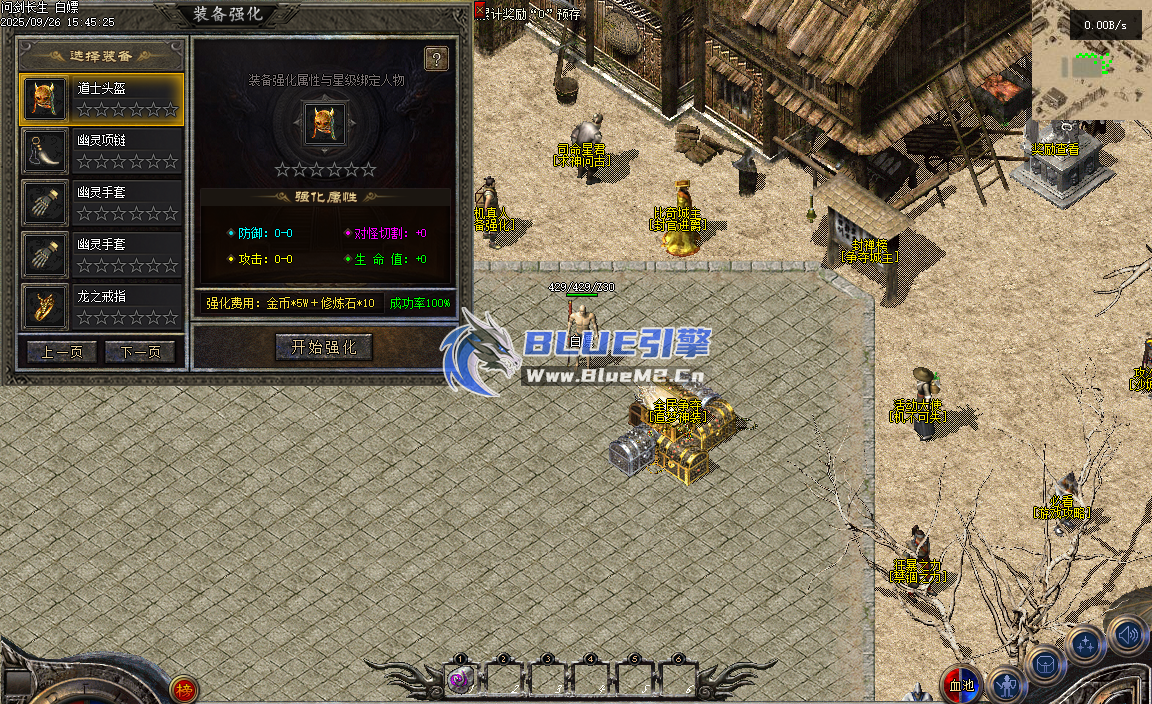
Task: Open the bag icon
Action: coord(1045,664)
